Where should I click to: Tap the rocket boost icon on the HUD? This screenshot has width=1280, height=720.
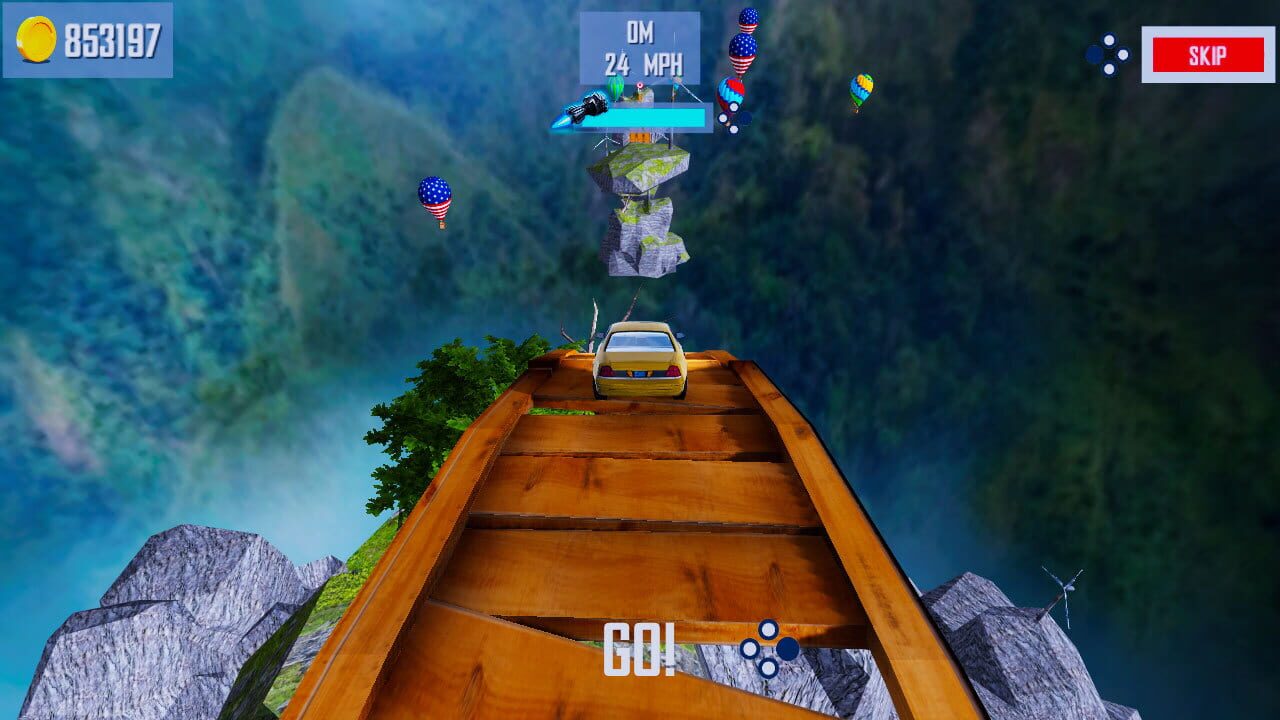click(x=590, y=108)
